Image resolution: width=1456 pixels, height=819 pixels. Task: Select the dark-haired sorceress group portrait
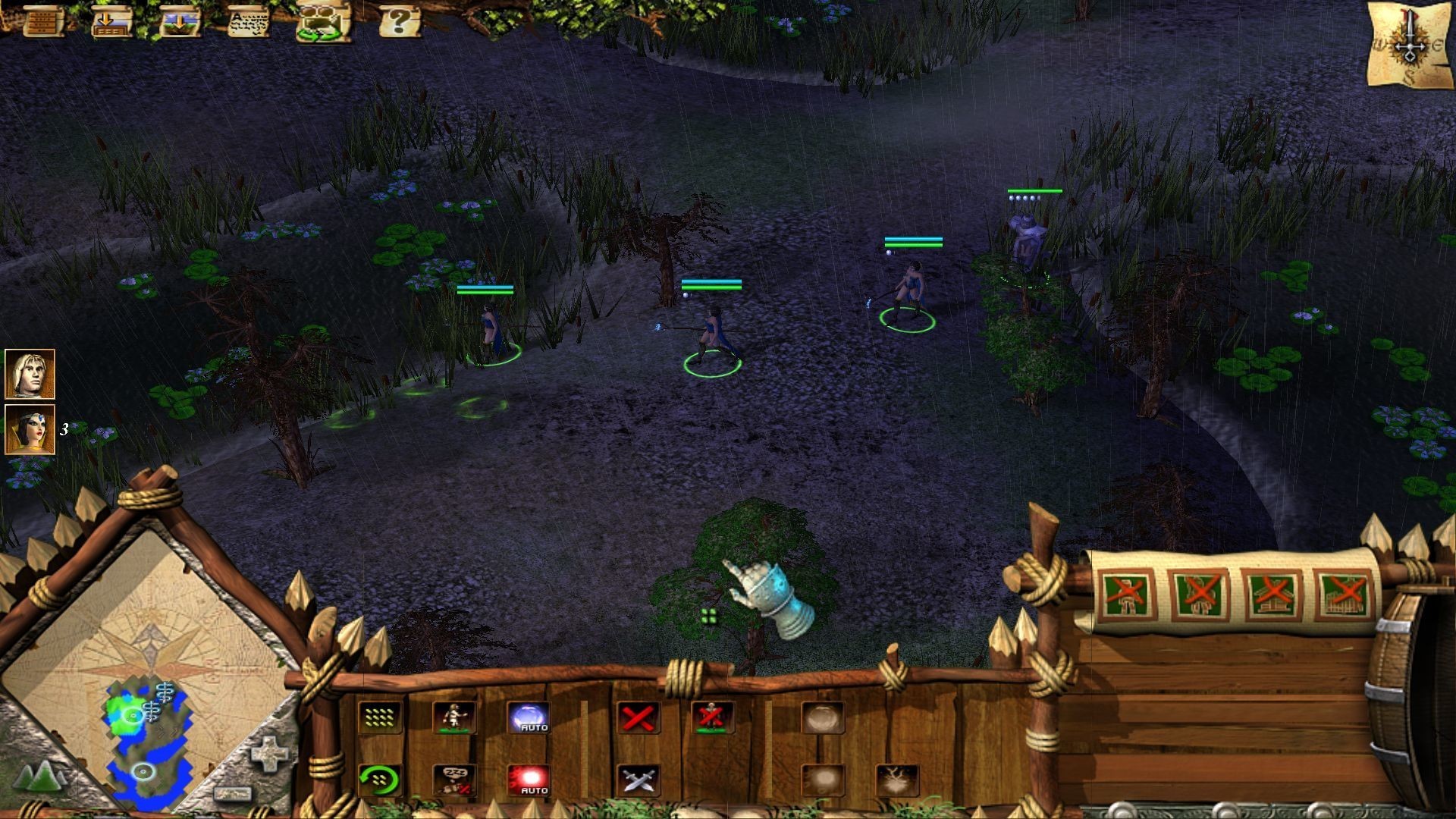click(30, 429)
